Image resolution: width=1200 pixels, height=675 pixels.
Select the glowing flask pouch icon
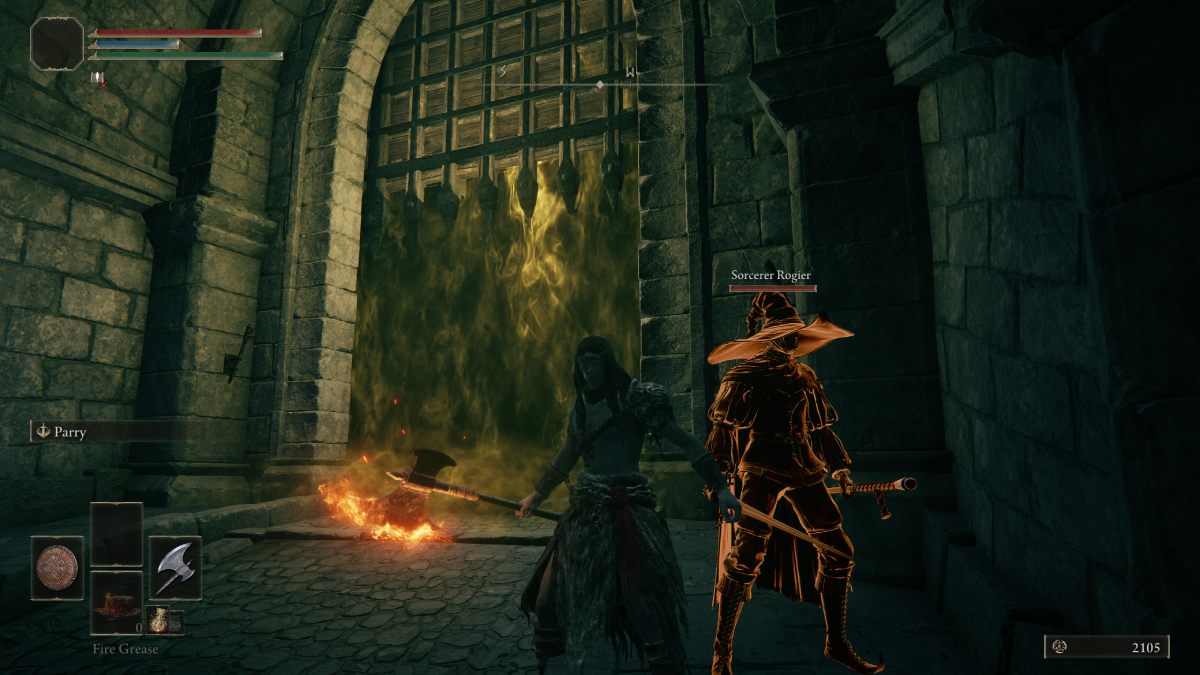click(159, 619)
